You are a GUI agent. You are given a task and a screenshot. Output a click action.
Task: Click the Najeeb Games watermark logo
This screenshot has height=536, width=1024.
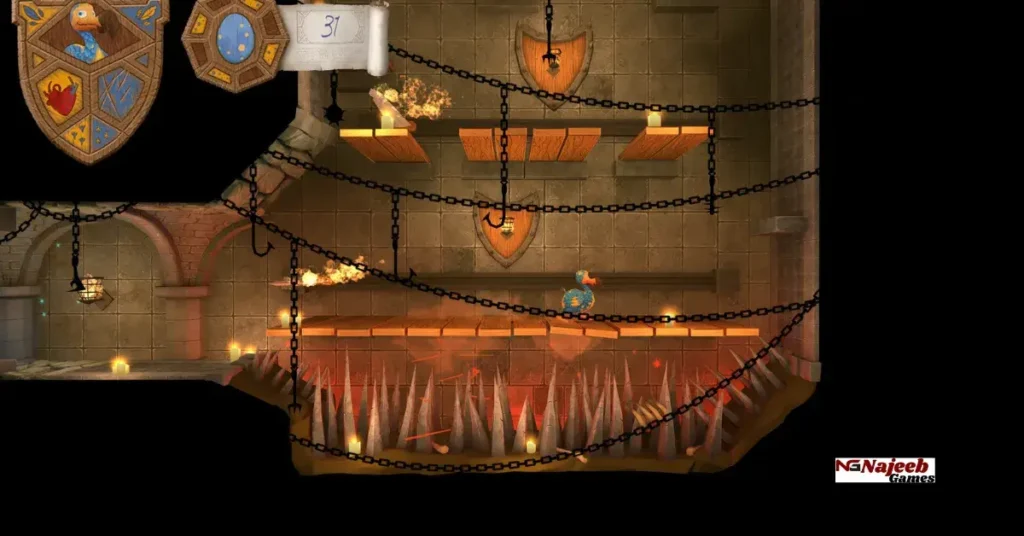tap(885, 470)
